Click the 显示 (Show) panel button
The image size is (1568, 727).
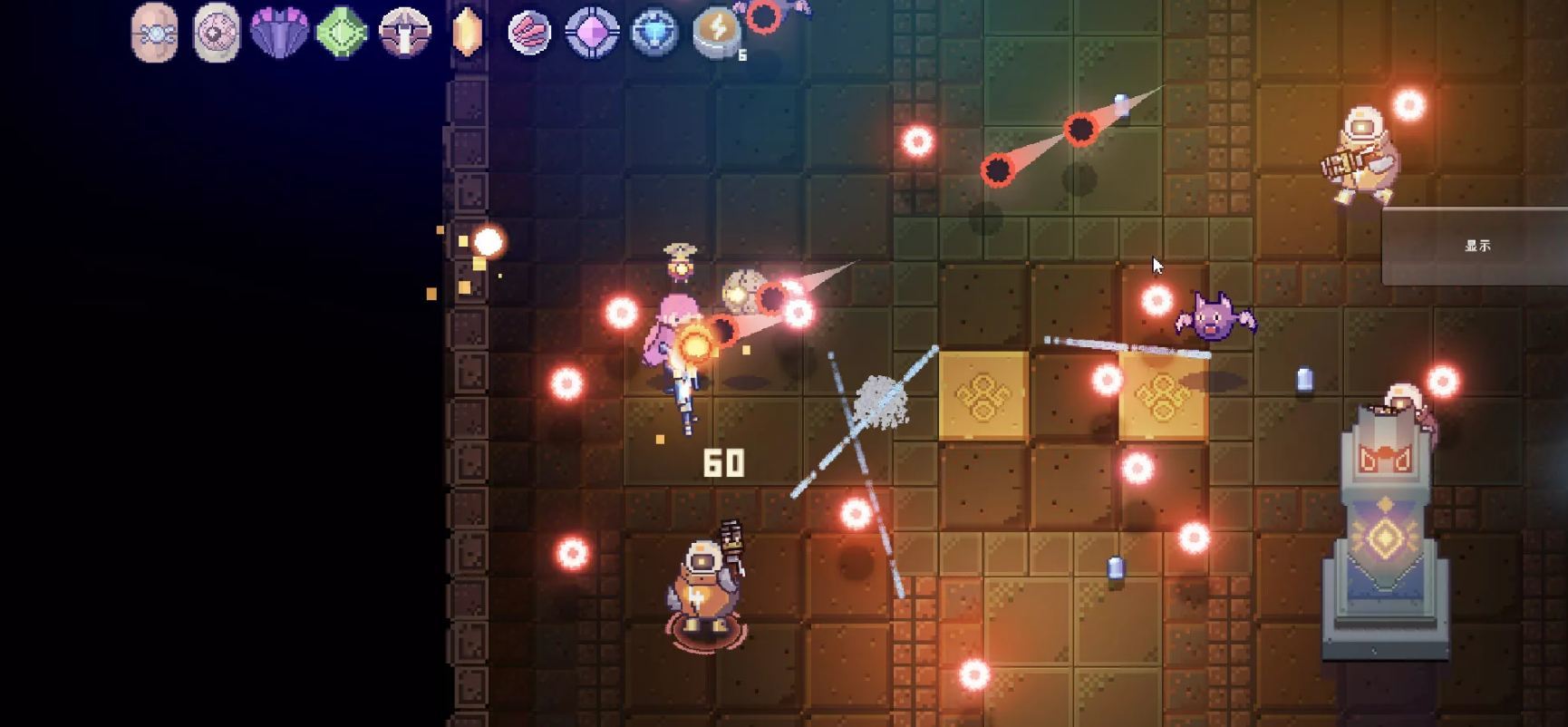pos(1476,246)
